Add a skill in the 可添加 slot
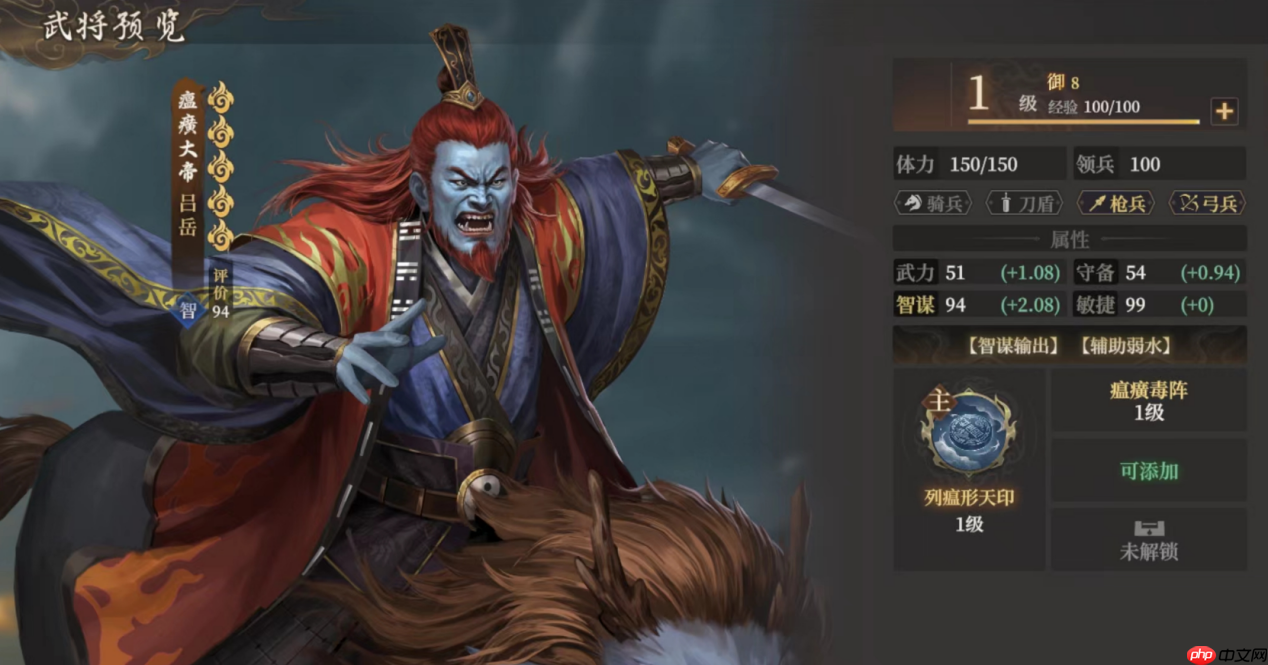This screenshot has height=665, width=1268. (1148, 471)
